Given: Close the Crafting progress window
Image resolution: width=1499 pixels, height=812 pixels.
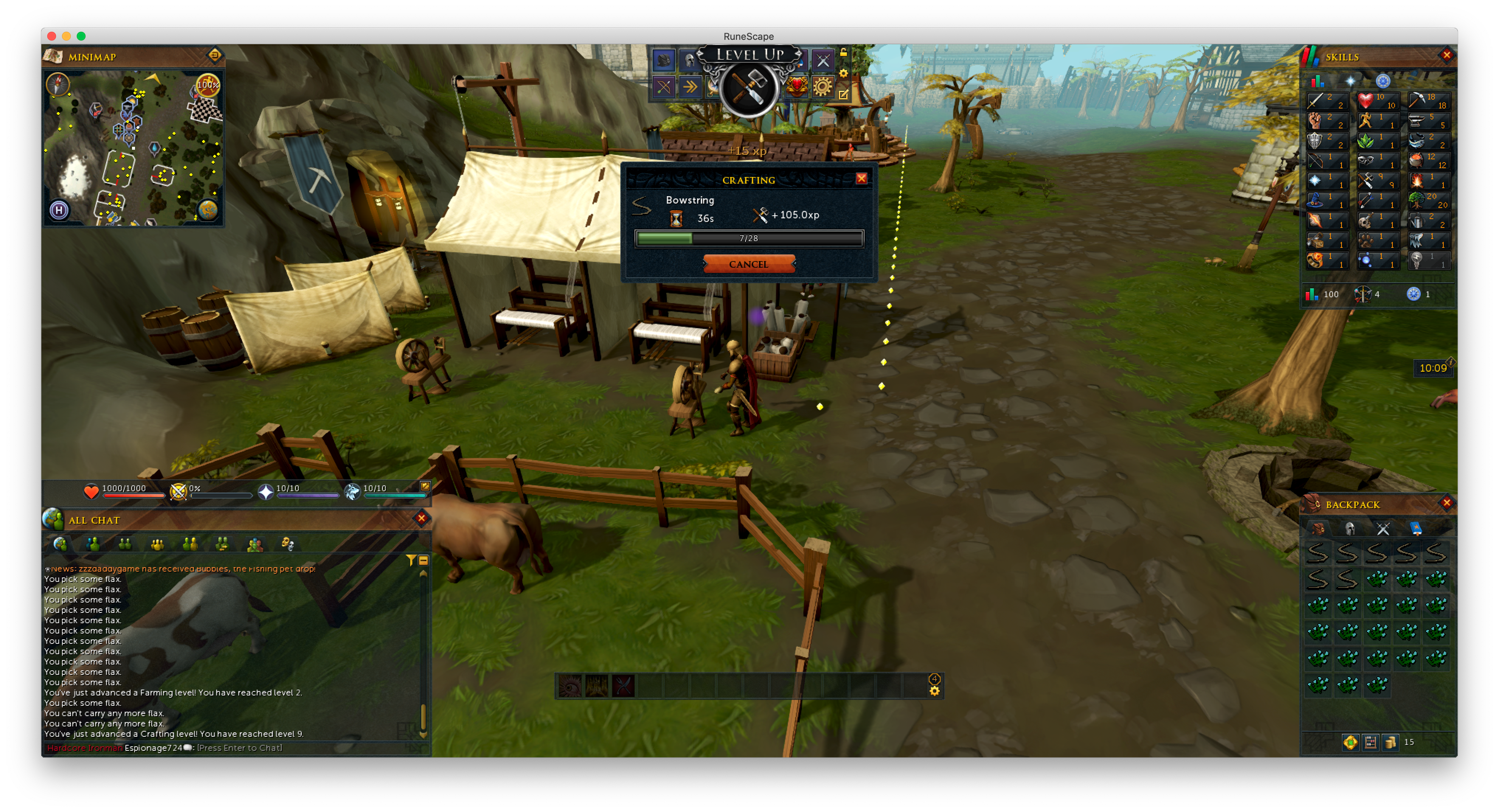Looking at the screenshot, I should pyautogui.click(x=861, y=178).
